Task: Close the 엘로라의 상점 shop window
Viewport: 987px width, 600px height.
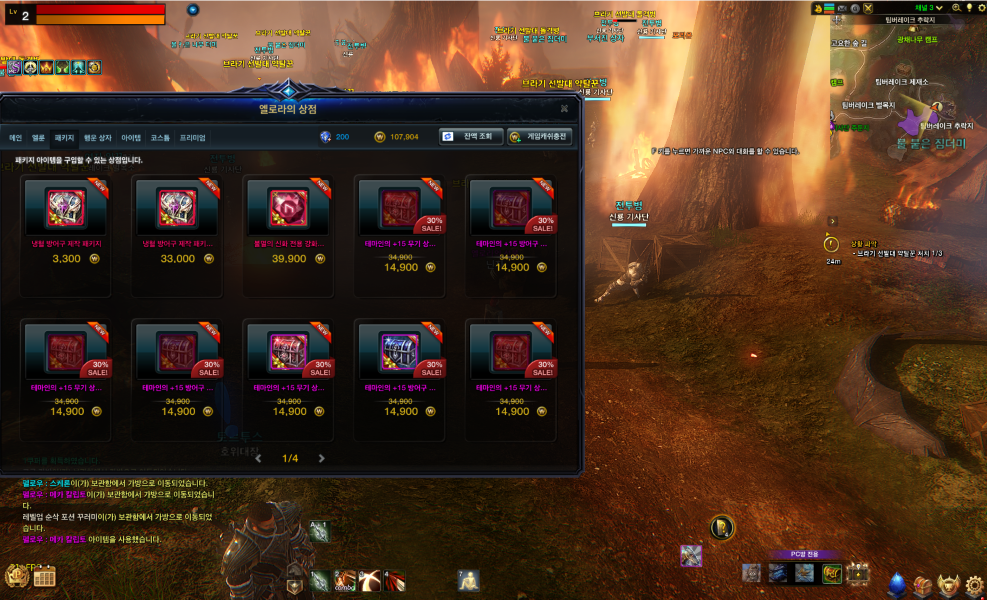Action: pyautogui.click(x=564, y=108)
